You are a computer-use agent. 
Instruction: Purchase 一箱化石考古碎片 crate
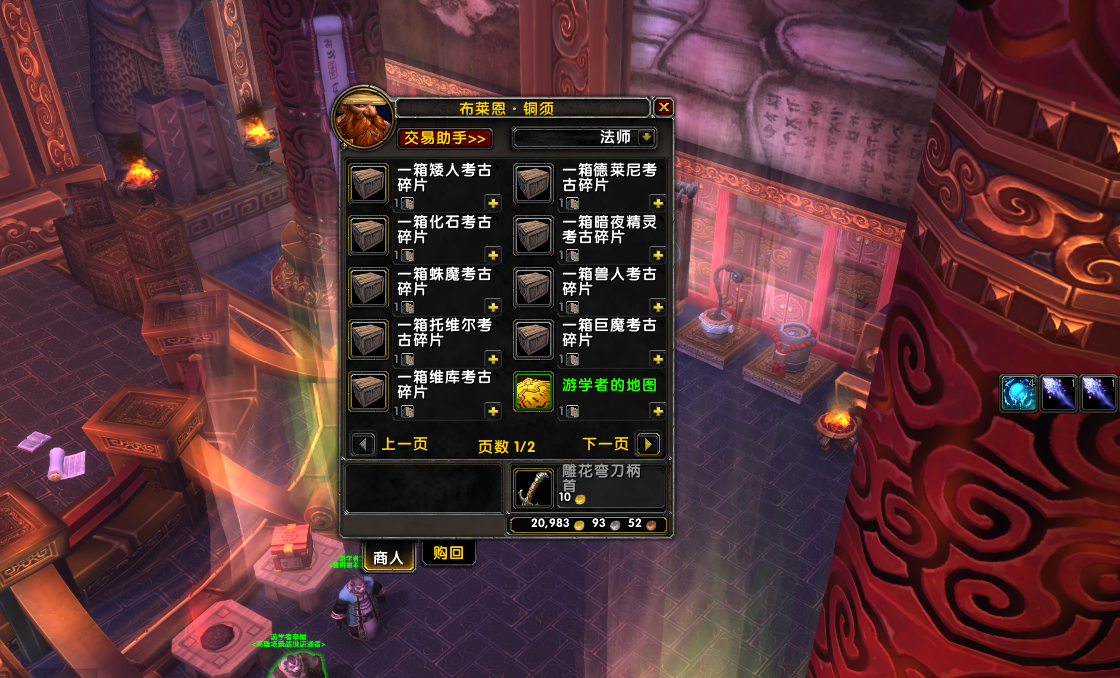pyautogui.click(x=368, y=235)
